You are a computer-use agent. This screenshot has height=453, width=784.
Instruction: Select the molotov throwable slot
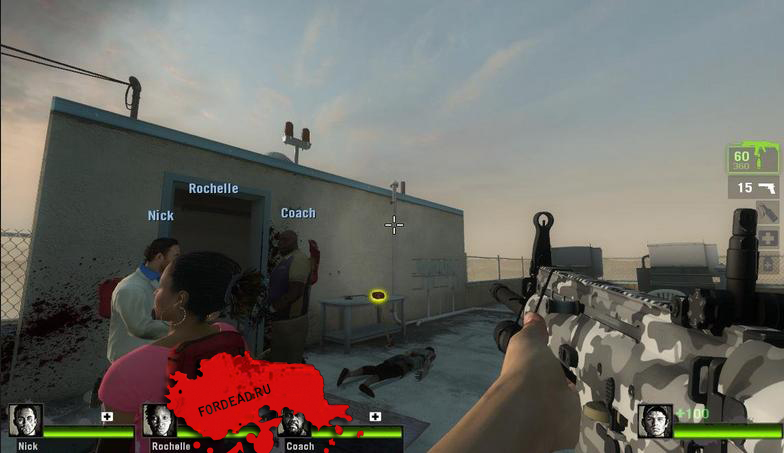pos(766,213)
